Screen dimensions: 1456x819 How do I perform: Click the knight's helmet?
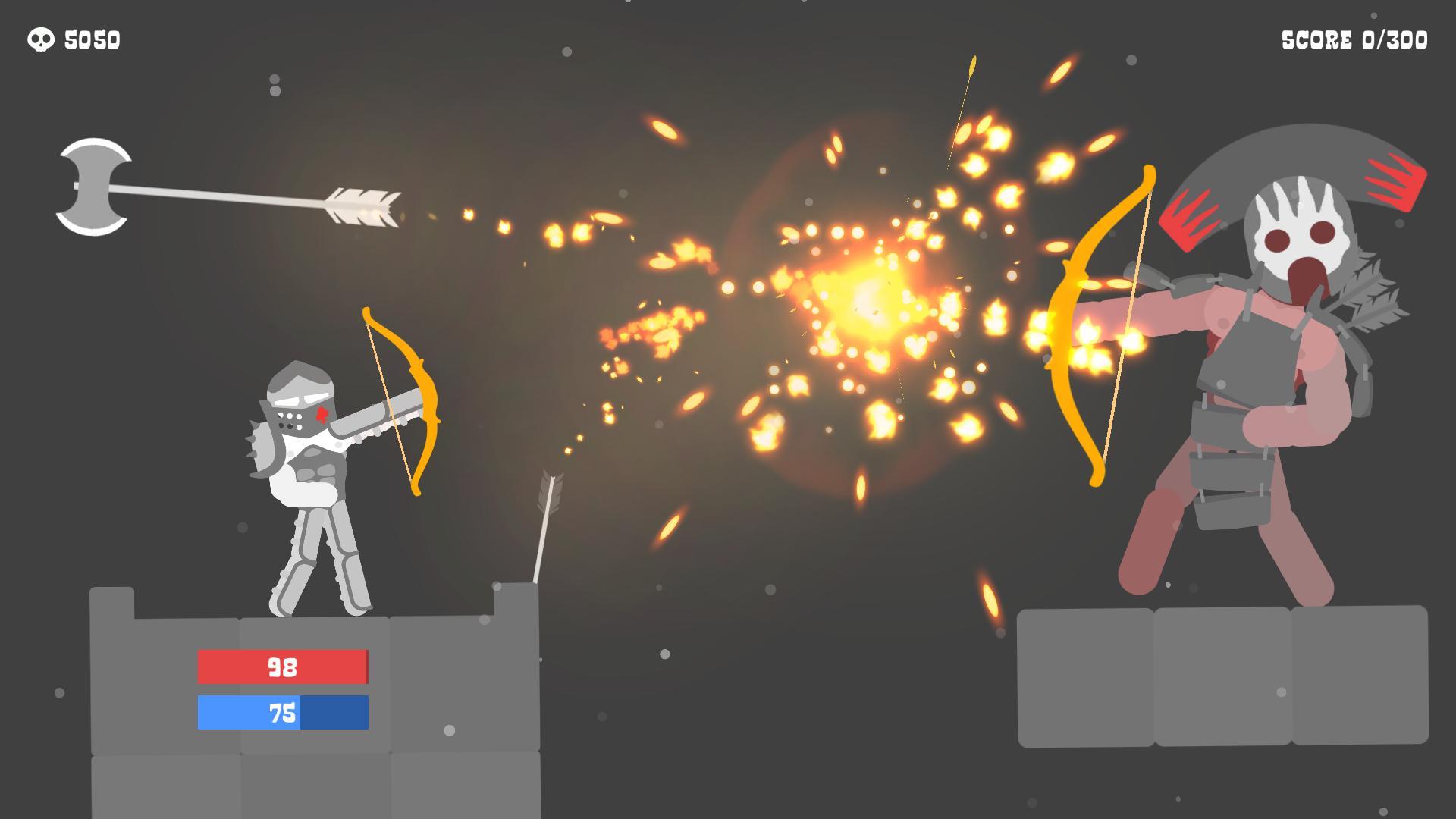point(300,394)
